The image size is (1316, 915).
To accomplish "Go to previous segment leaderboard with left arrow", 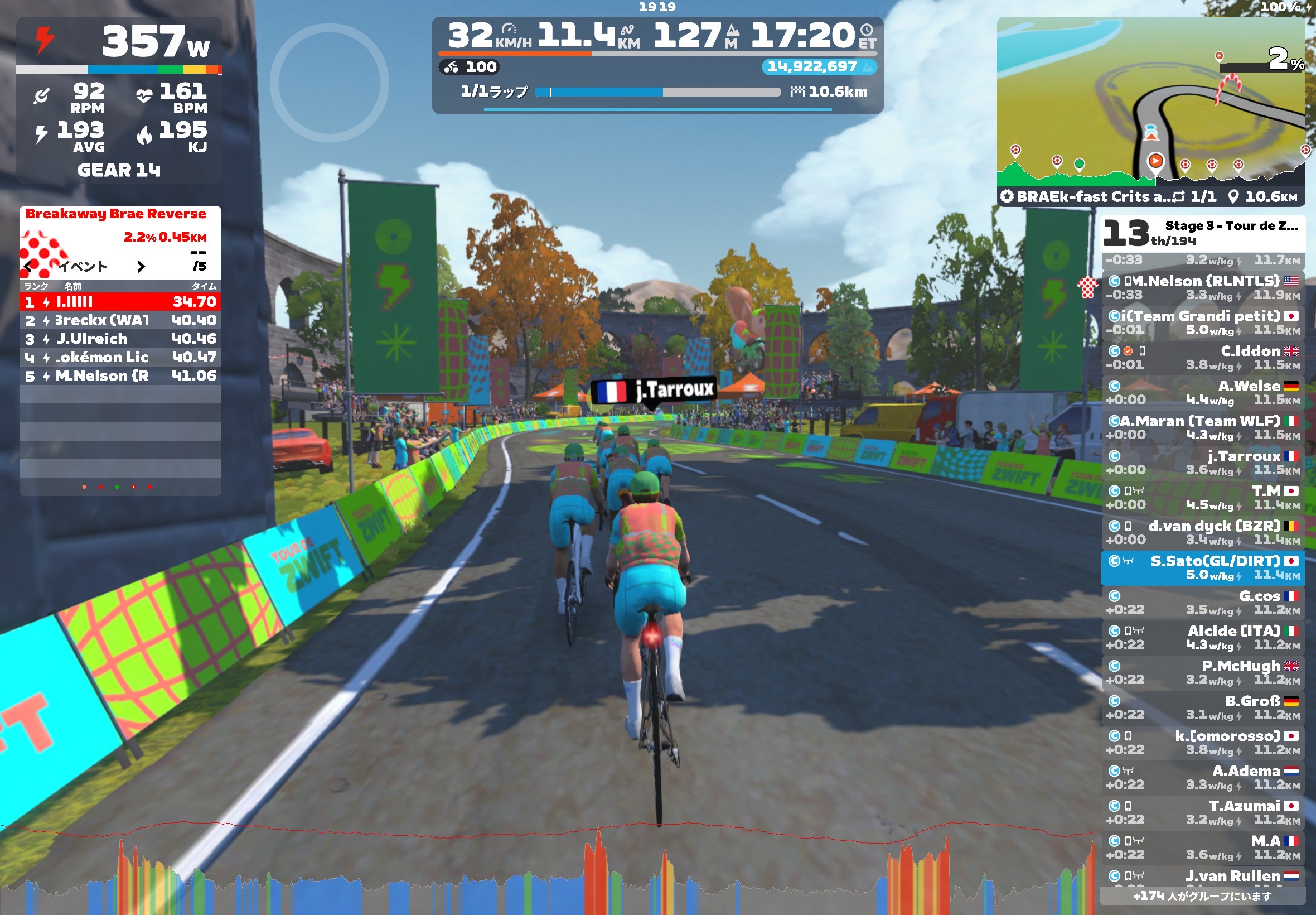I will (x=28, y=267).
